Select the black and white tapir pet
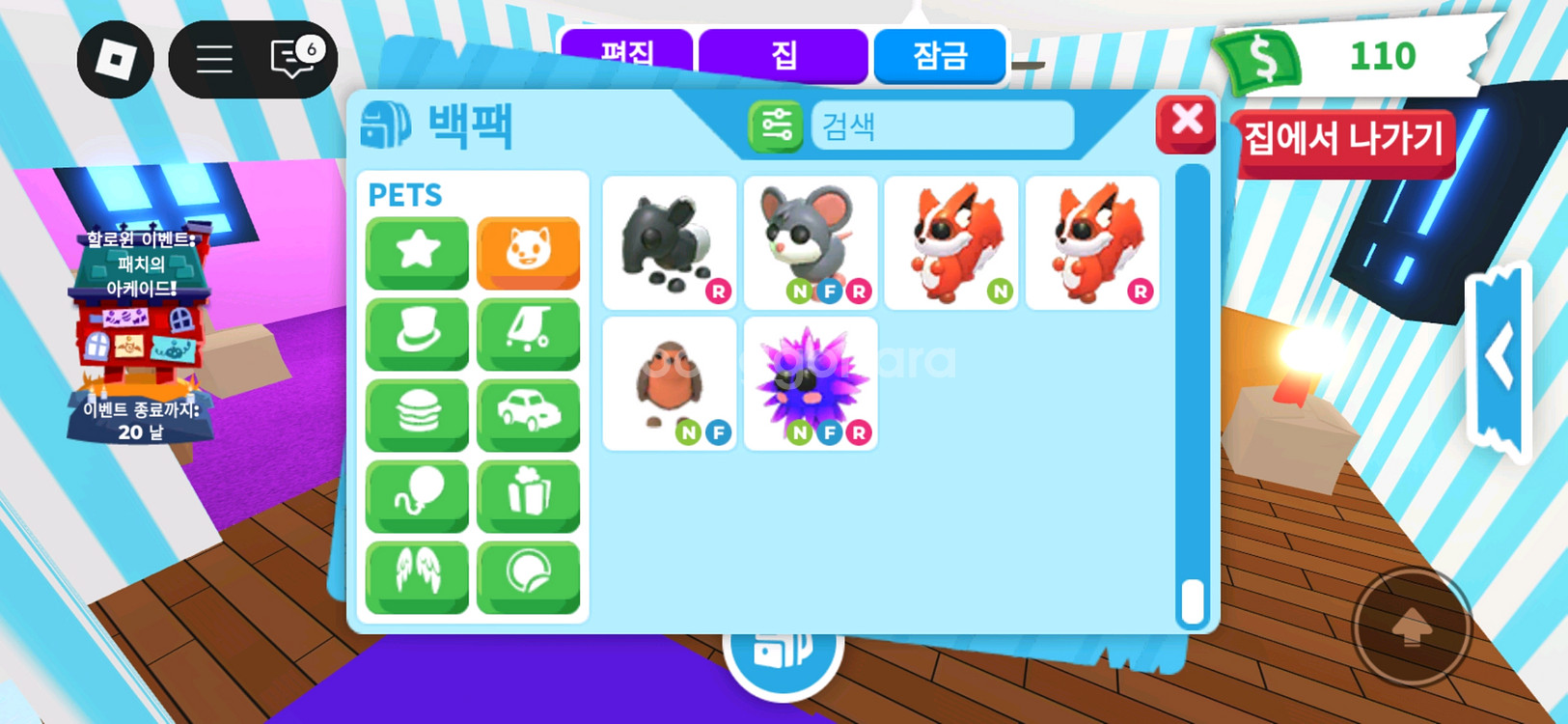Viewport: 1568px width, 724px height. (669, 242)
